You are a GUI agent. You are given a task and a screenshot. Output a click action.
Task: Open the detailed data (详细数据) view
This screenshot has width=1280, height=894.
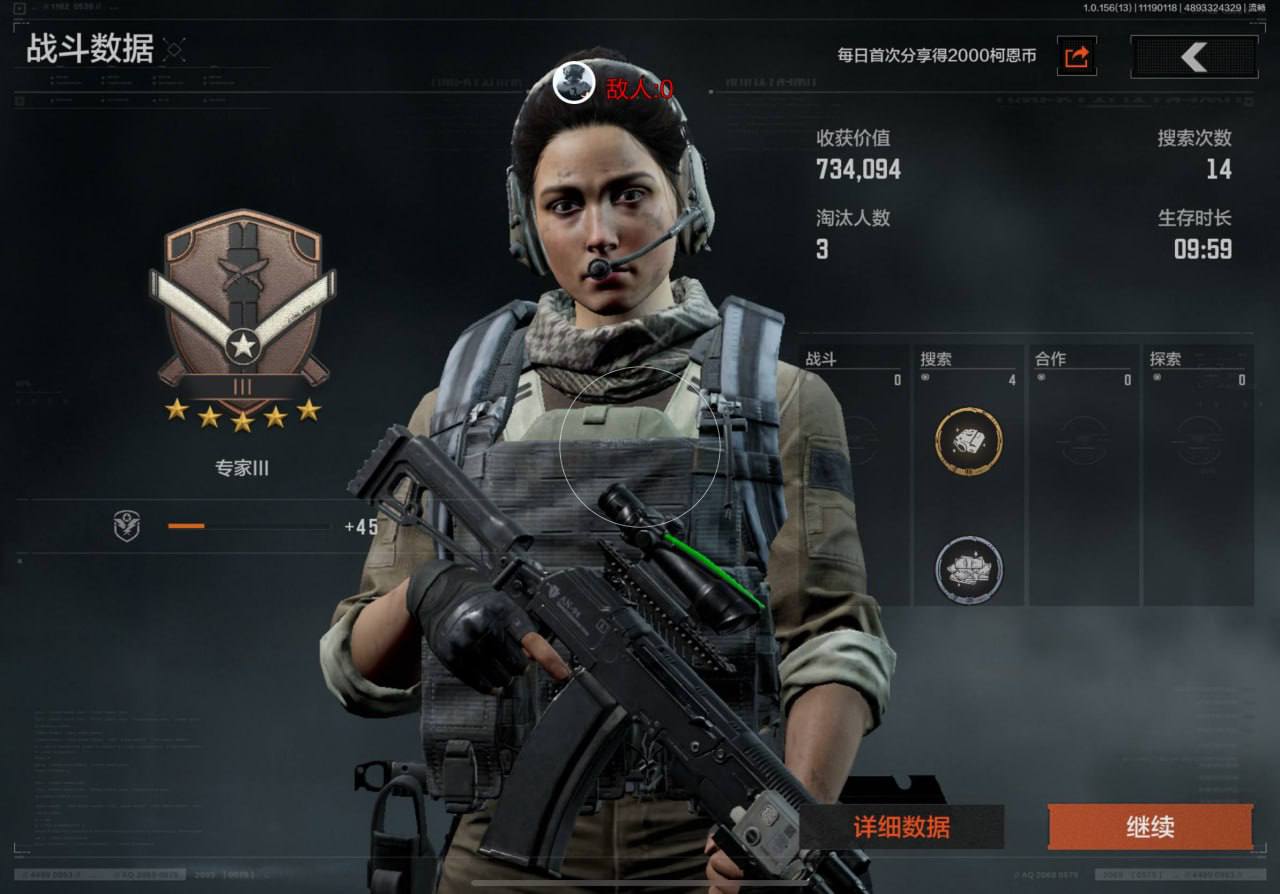(x=901, y=827)
